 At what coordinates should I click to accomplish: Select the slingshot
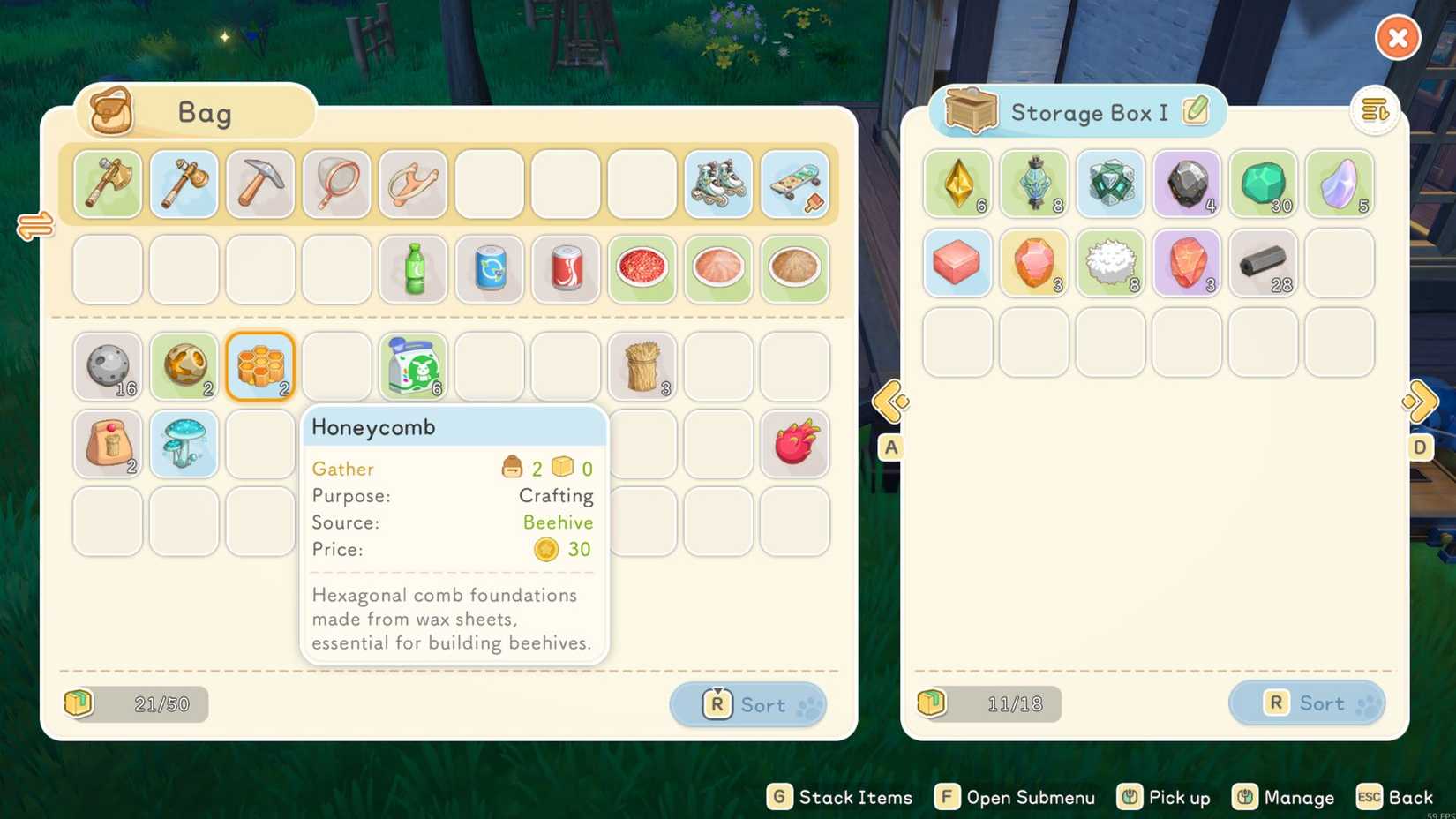pyautogui.click(x=412, y=184)
